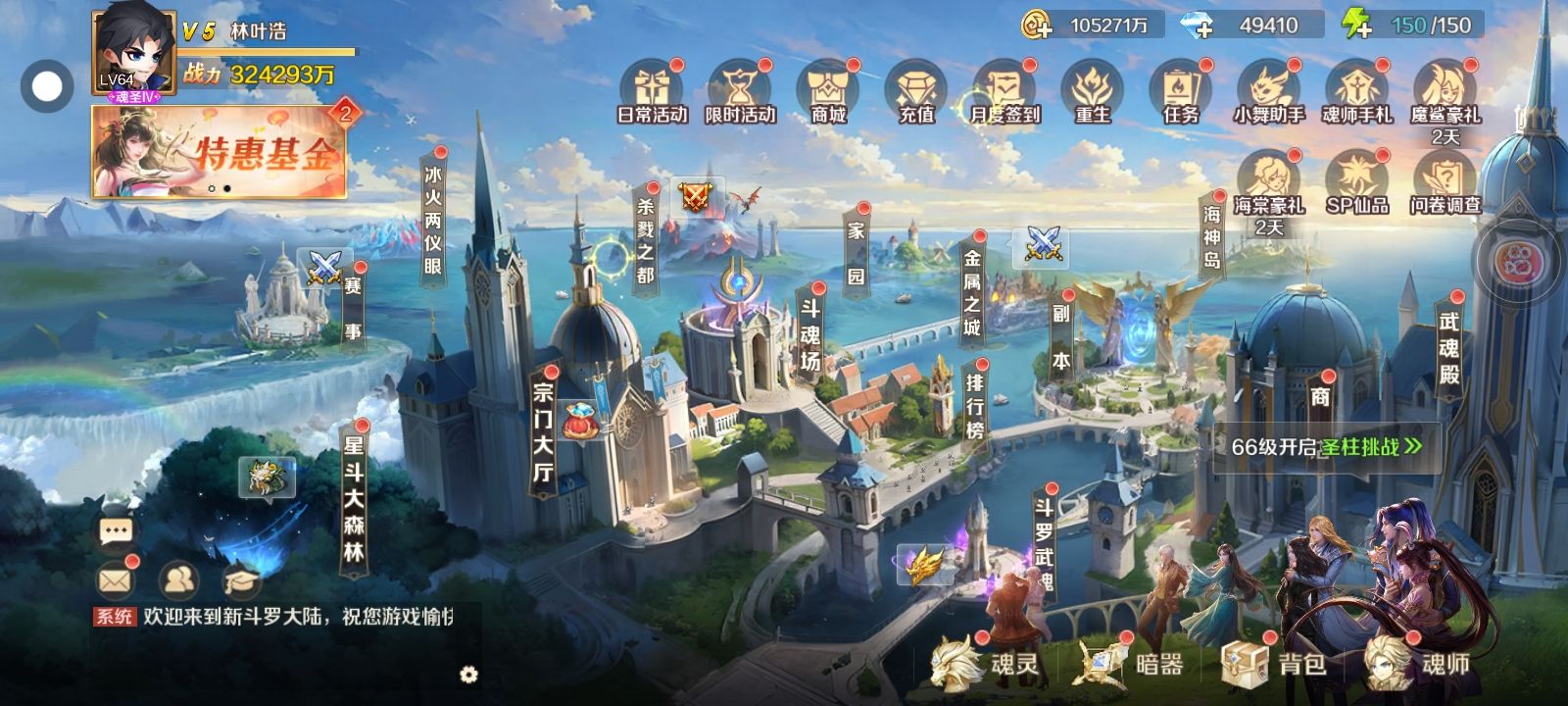
Task: Open the 小舞助手 assistant
Action: 1269,92
